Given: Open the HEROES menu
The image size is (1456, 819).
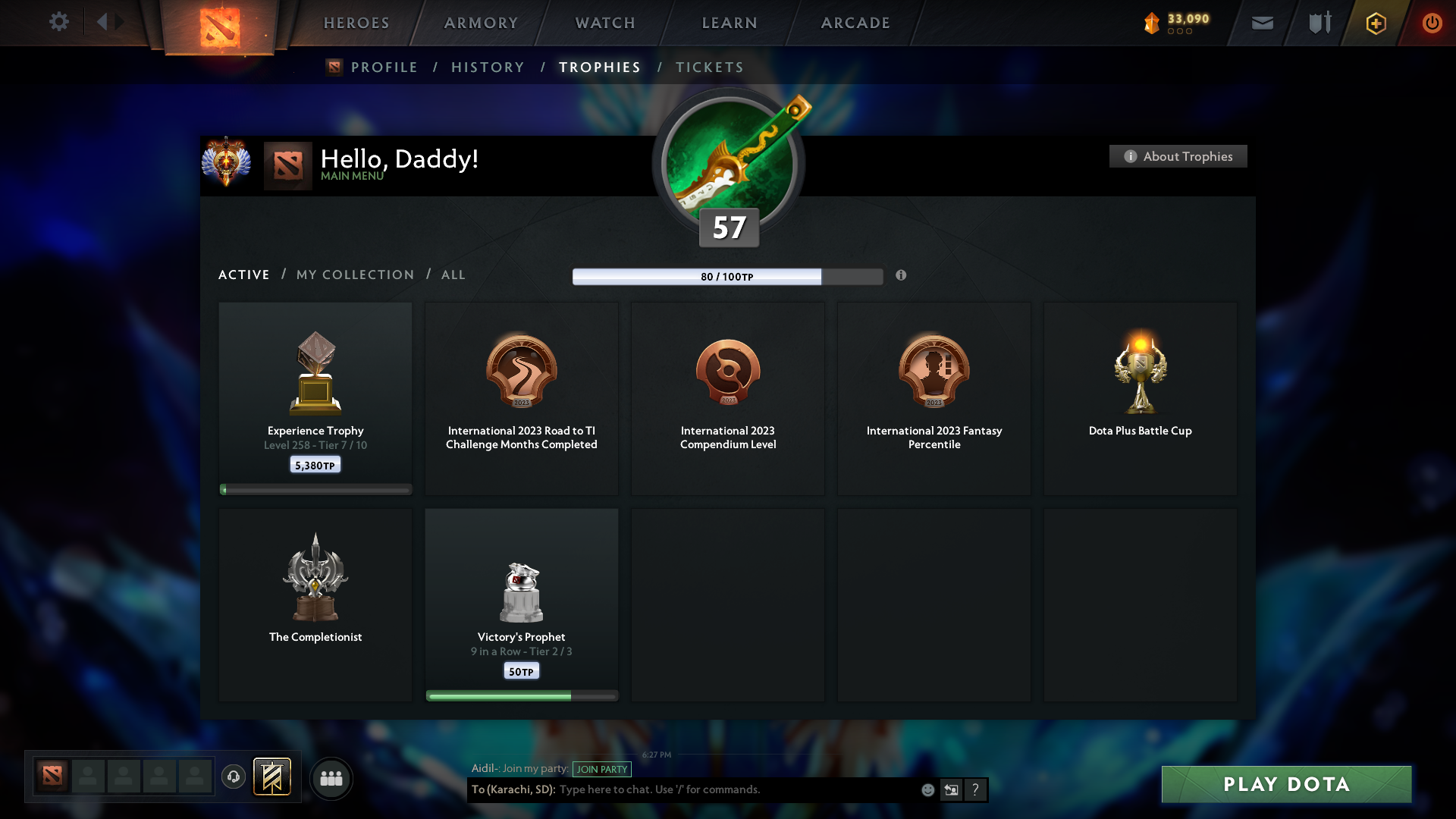Looking at the screenshot, I should point(356,23).
